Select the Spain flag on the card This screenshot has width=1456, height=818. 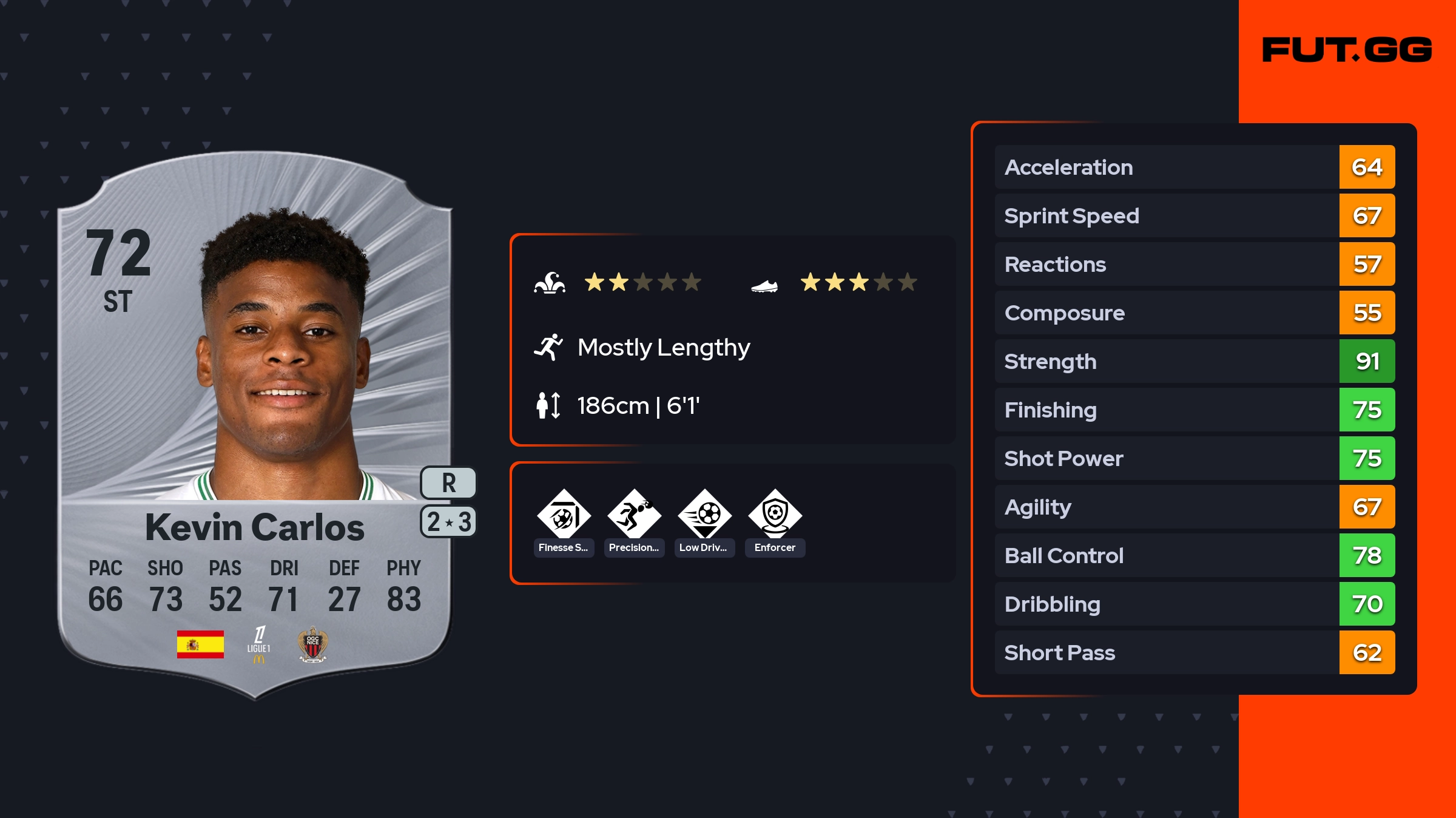point(200,644)
